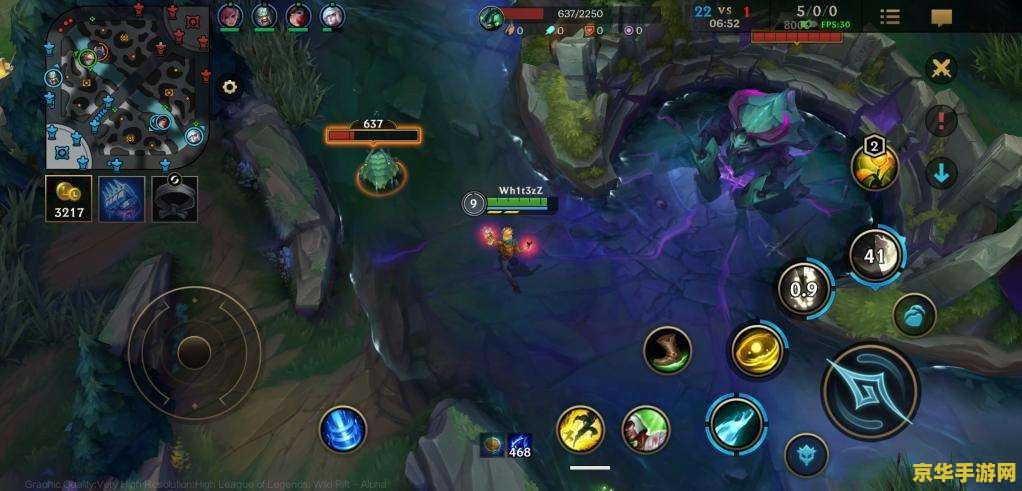Viewport: 1022px width, 491px height.
Task: Open the minimap
Action: click(125, 85)
